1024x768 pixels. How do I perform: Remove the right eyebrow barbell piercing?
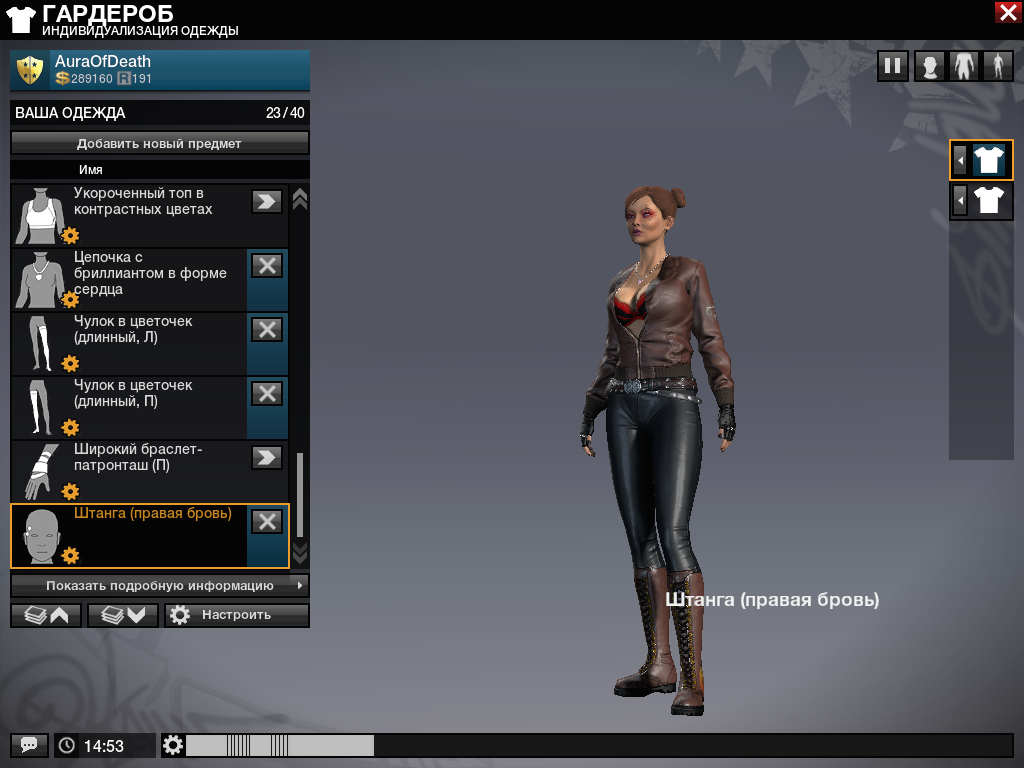[x=267, y=521]
